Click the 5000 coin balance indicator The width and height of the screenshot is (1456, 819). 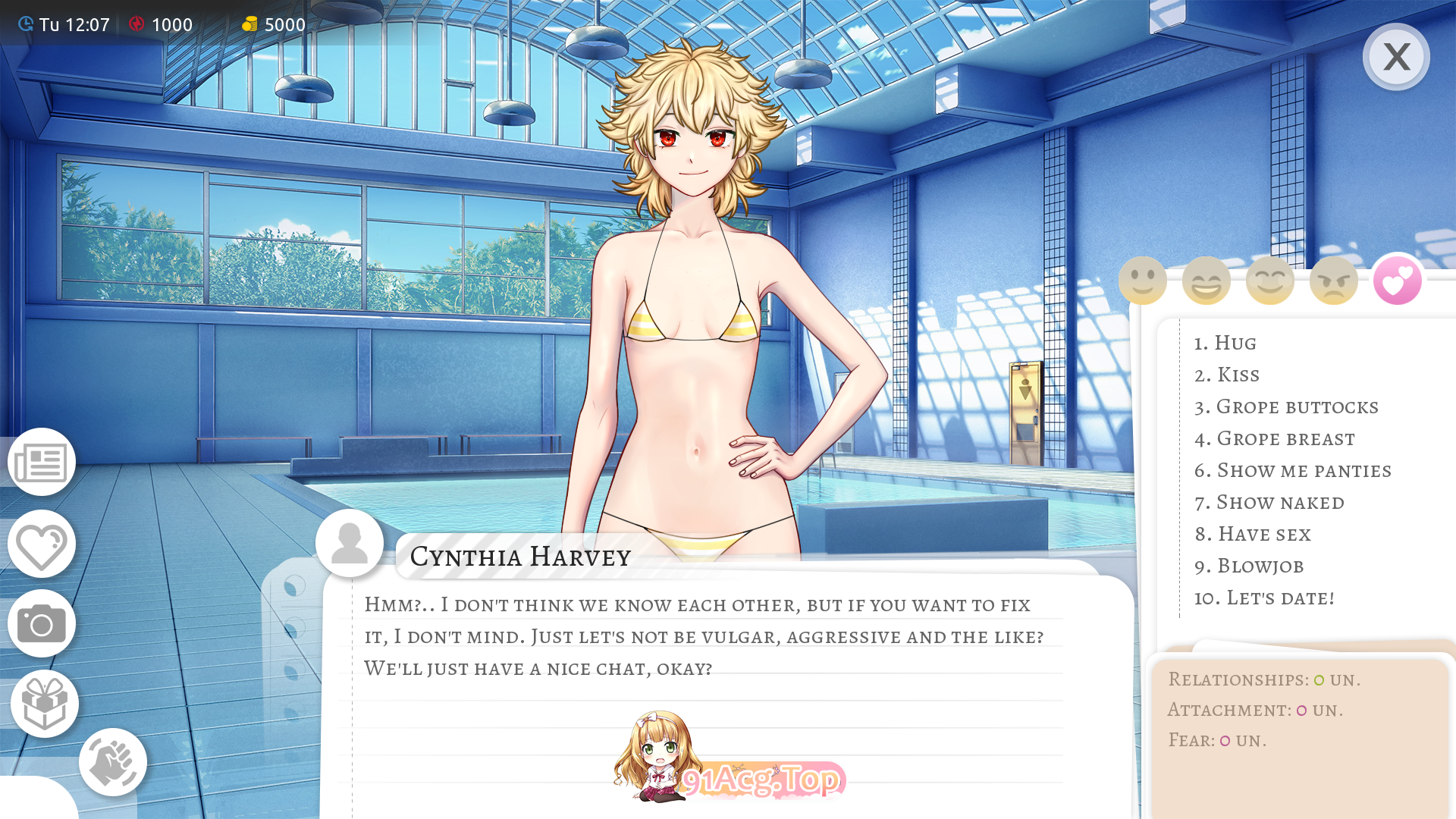(275, 24)
